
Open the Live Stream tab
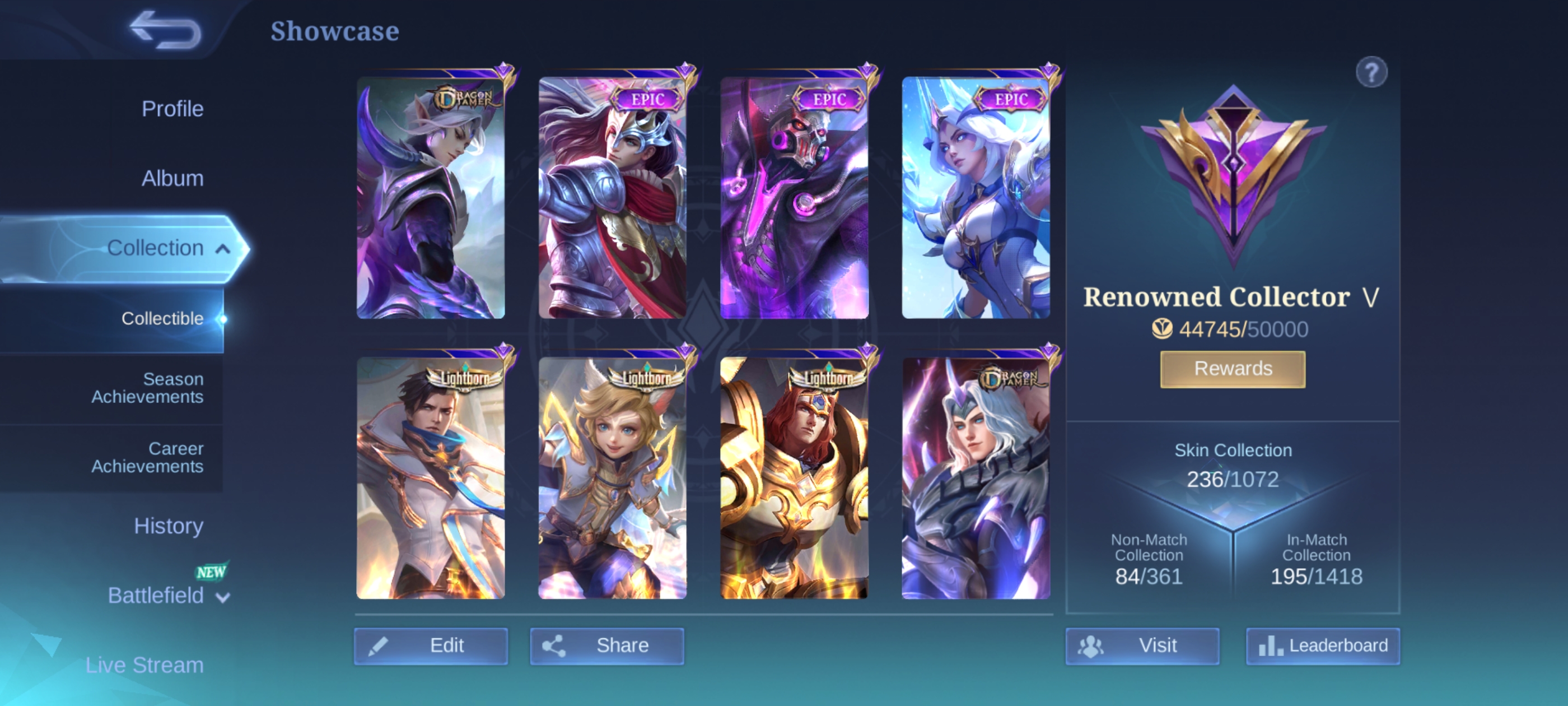(x=144, y=665)
